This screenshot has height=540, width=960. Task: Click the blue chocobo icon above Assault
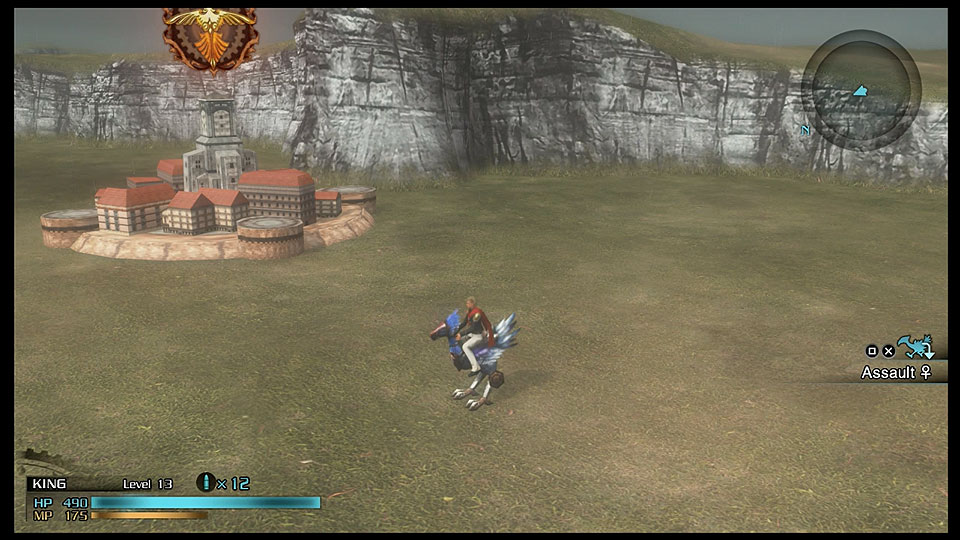tap(914, 347)
